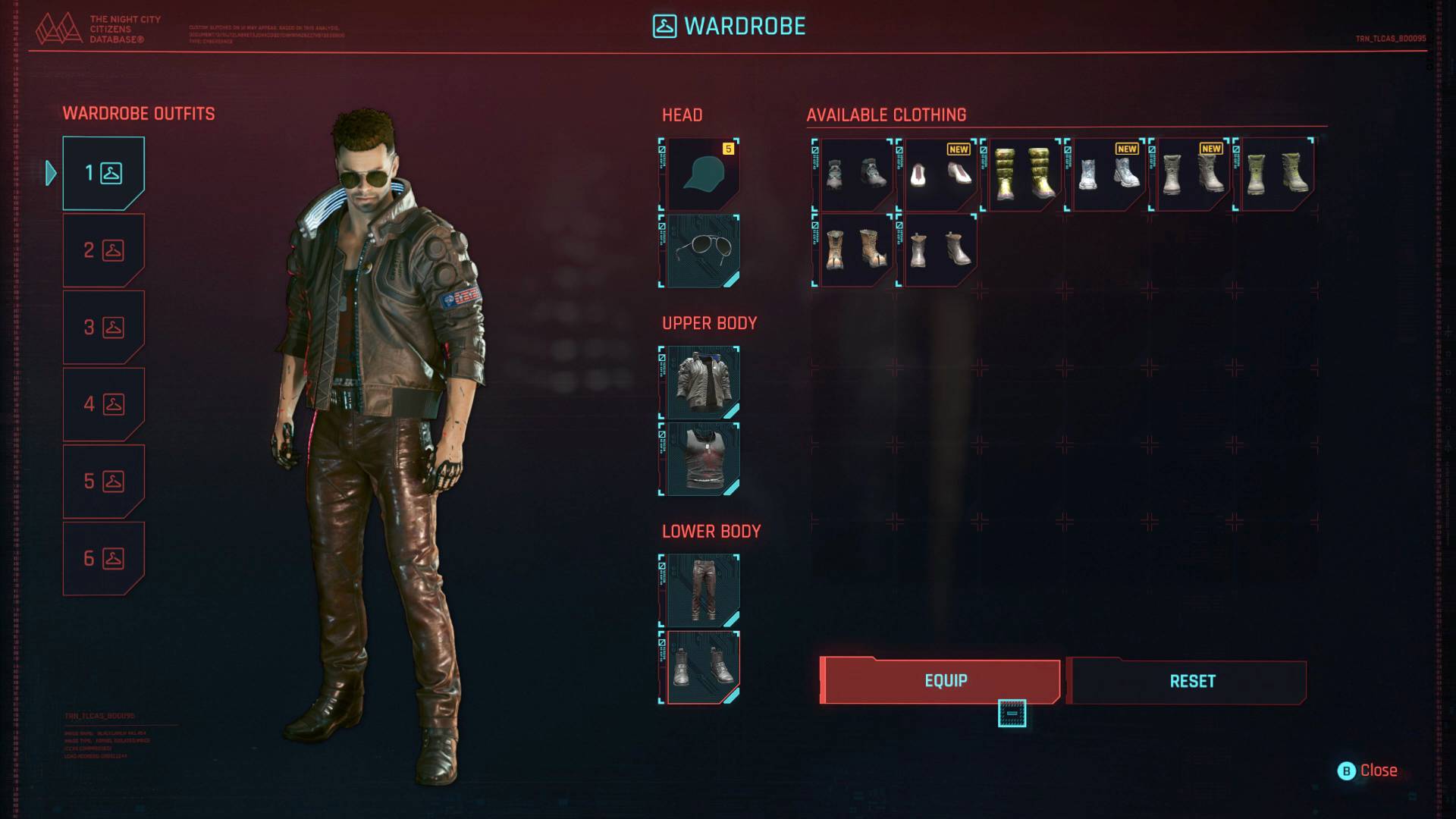
Task: Choose wardrobe outfit 3
Action: pos(103,328)
